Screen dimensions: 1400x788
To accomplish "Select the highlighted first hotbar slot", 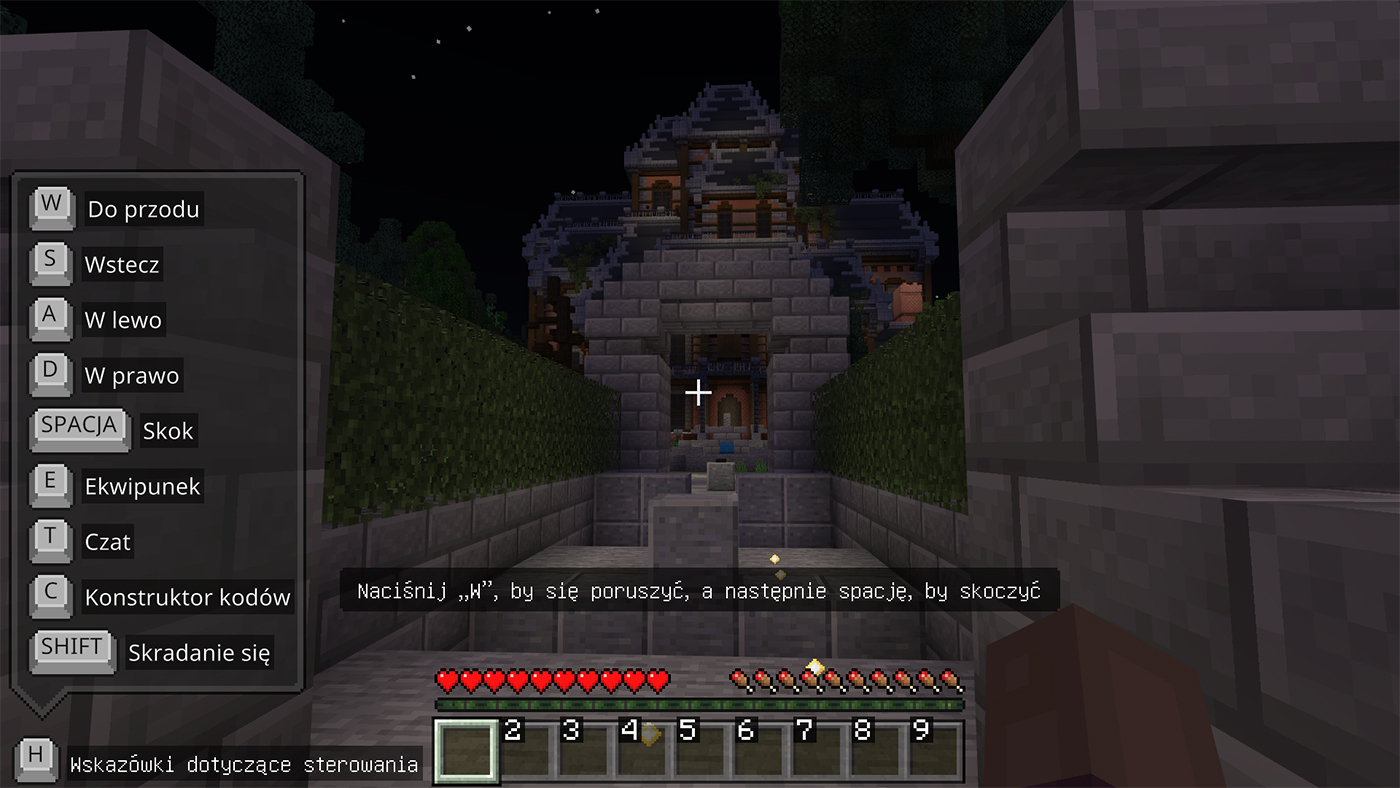I will pyautogui.click(x=466, y=749).
